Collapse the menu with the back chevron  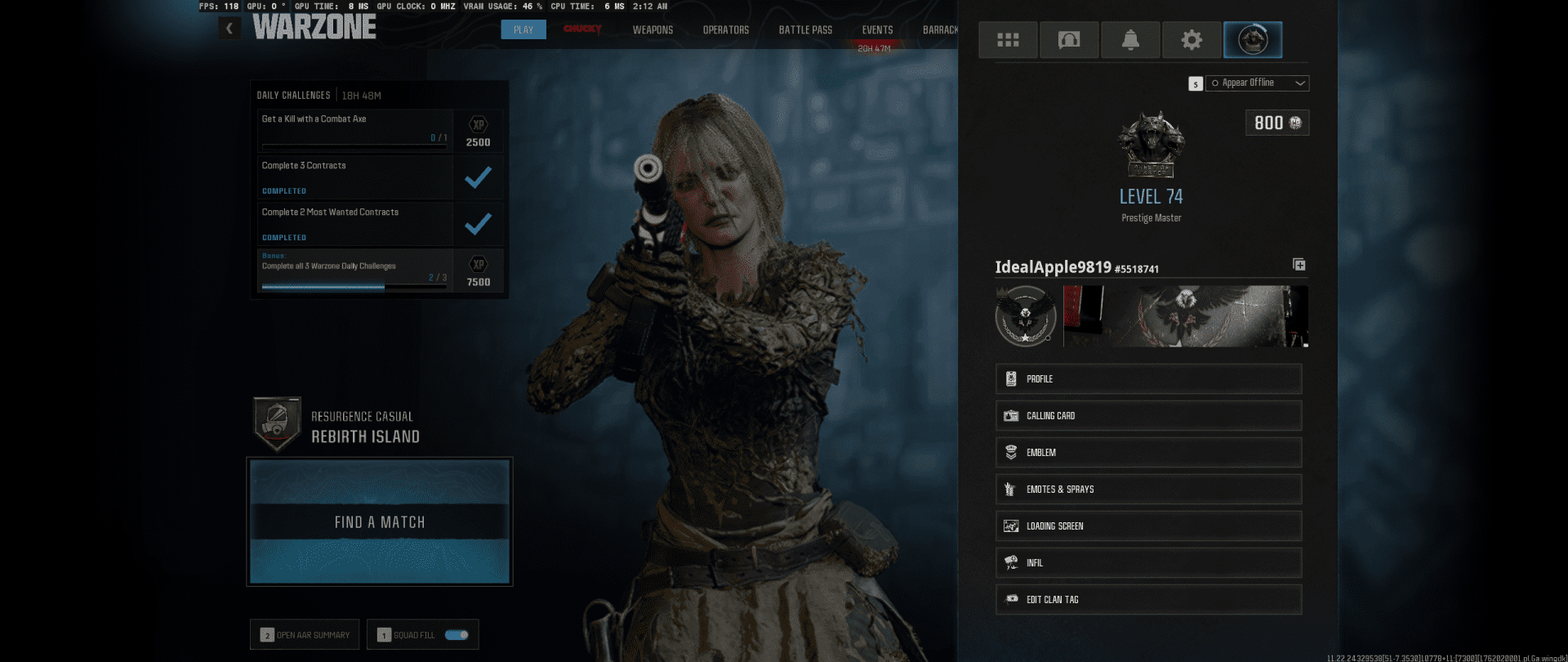(x=229, y=27)
